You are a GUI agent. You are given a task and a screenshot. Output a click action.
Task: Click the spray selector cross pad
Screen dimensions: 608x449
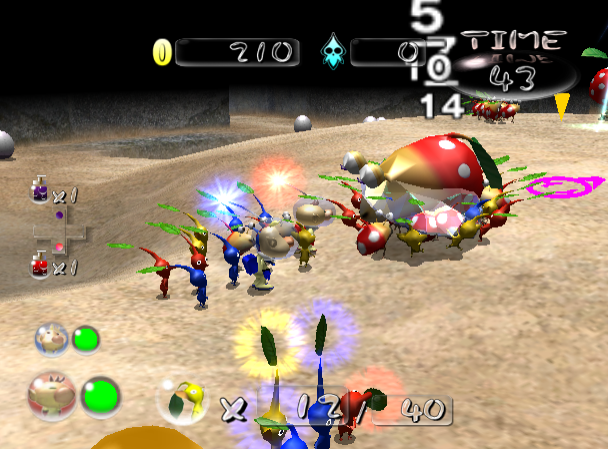pyautogui.click(x=59, y=231)
